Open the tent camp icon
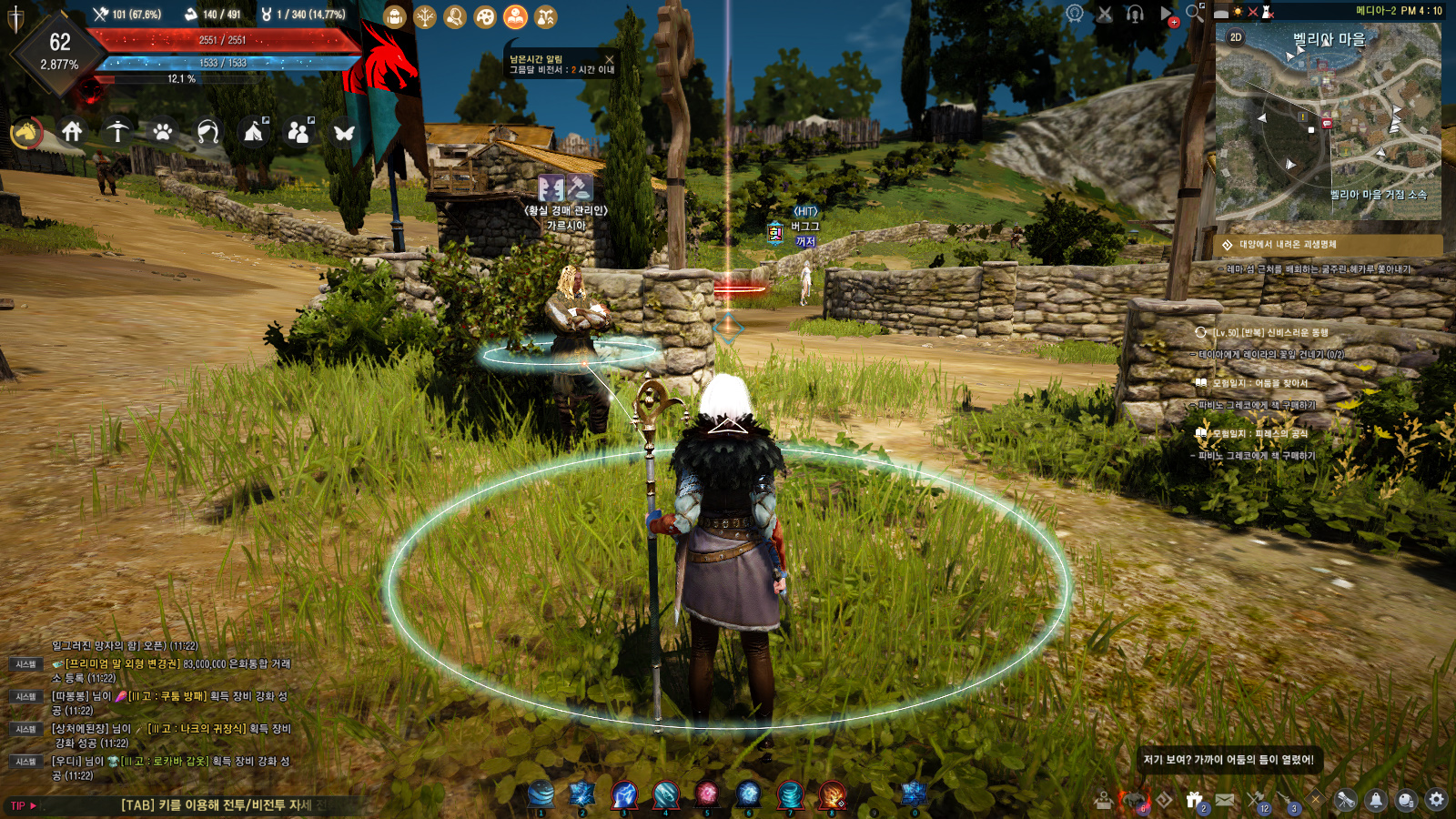The image size is (1456, 819). tap(254, 133)
